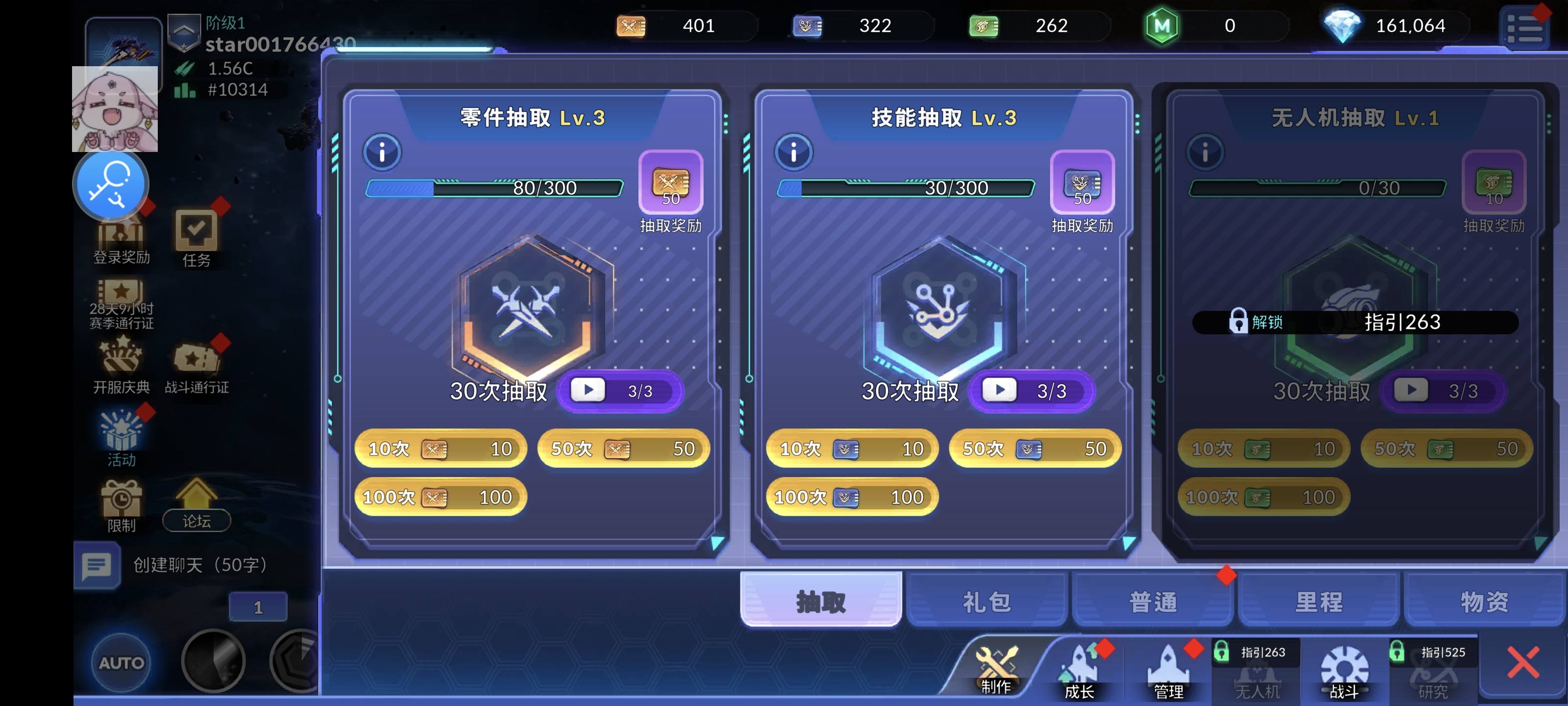The width and height of the screenshot is (1568, 706).
Task: Switch to the 物资 tab
Action: coord(1484,601)
